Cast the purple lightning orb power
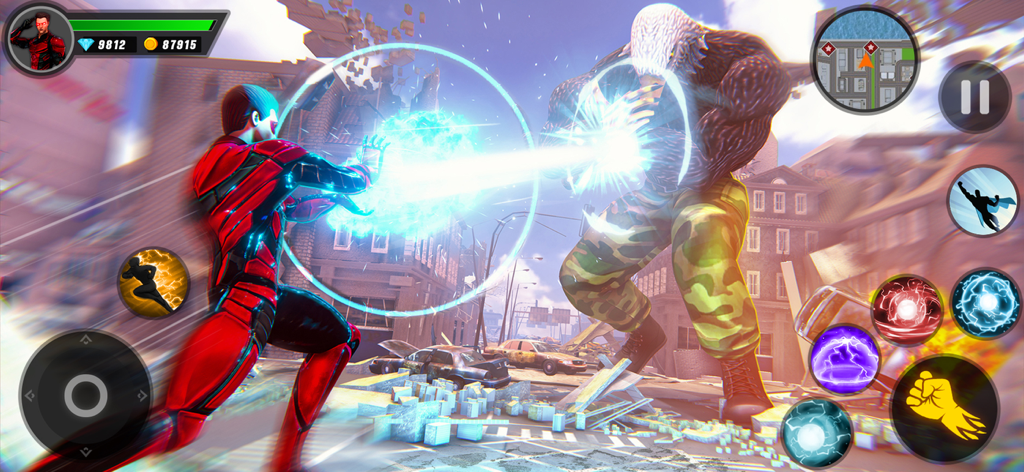 point(844,359)
